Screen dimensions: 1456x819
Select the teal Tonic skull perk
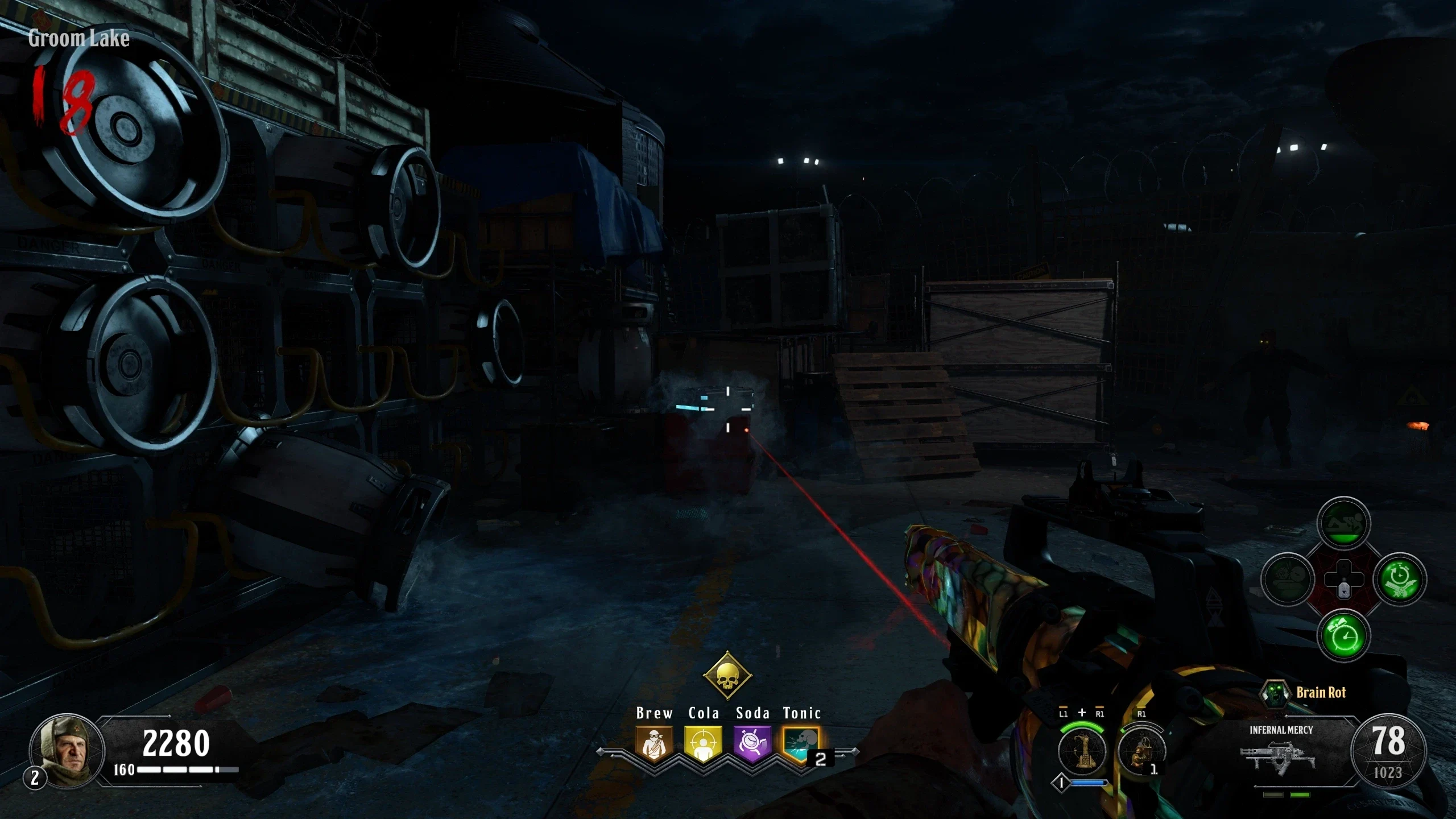pyautogui.click(x=801, y=743)
